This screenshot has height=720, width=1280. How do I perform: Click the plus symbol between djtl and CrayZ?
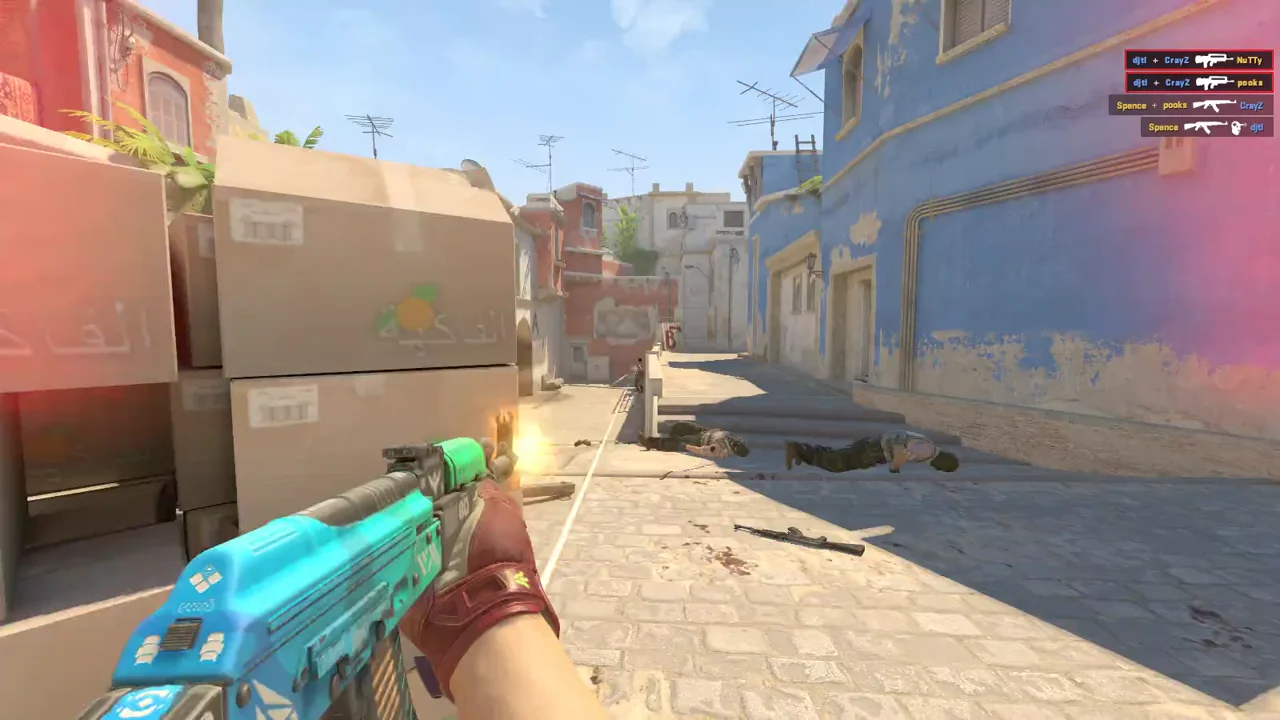click(x=1155, y=60)
